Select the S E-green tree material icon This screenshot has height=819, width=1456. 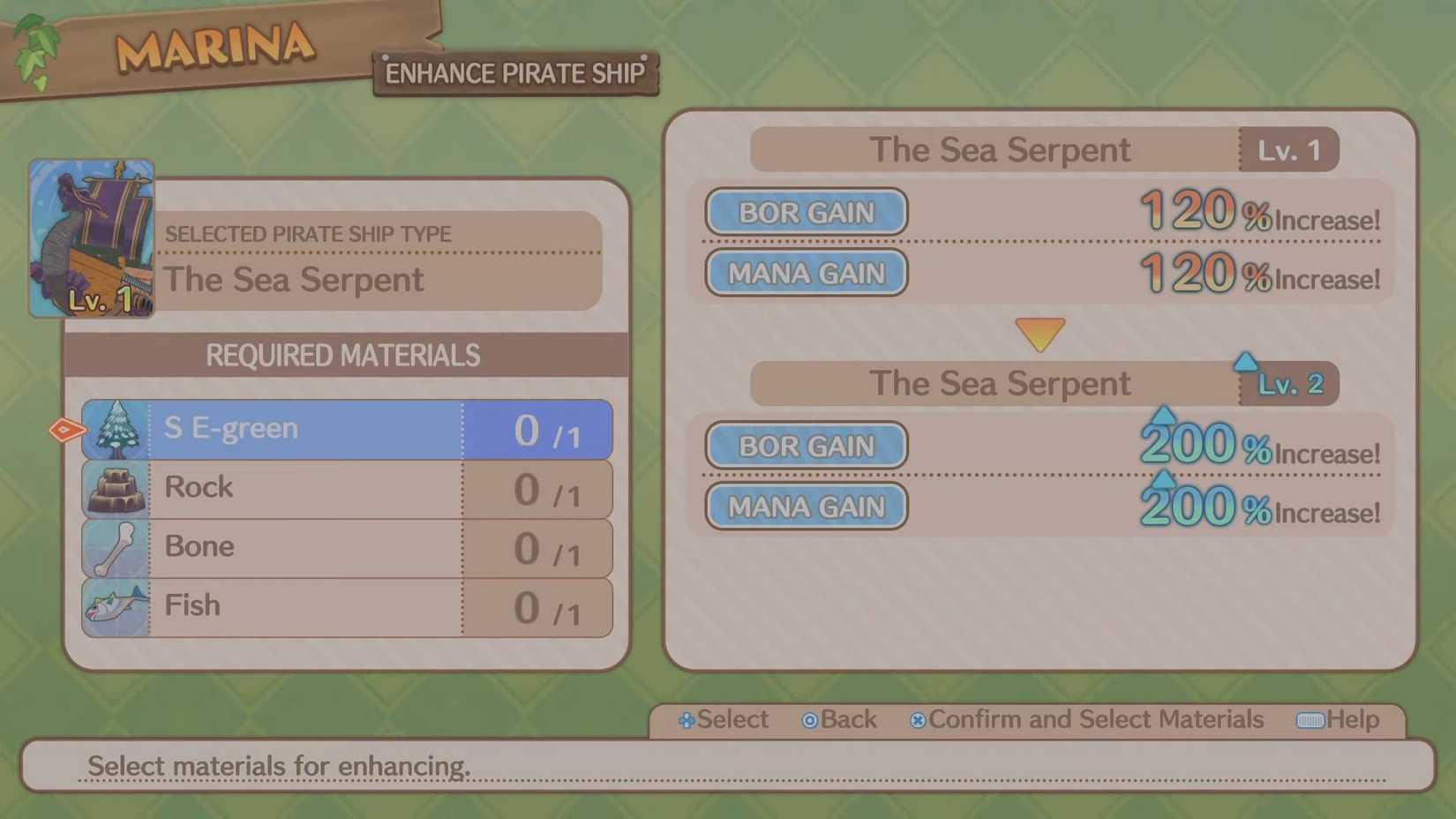[x=117, y=429]
